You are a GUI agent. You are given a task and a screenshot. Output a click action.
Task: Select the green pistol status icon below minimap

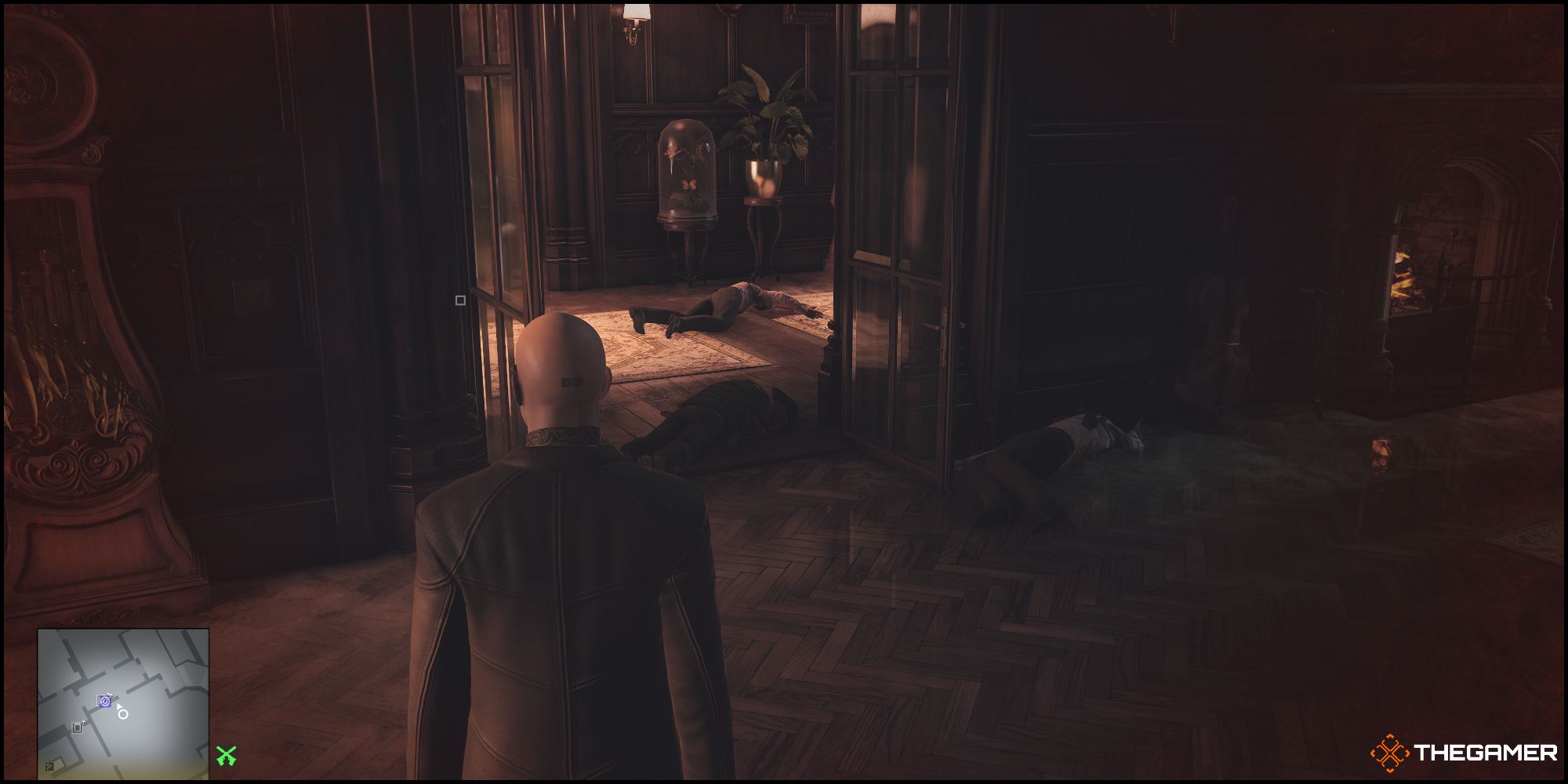point(227,756)
